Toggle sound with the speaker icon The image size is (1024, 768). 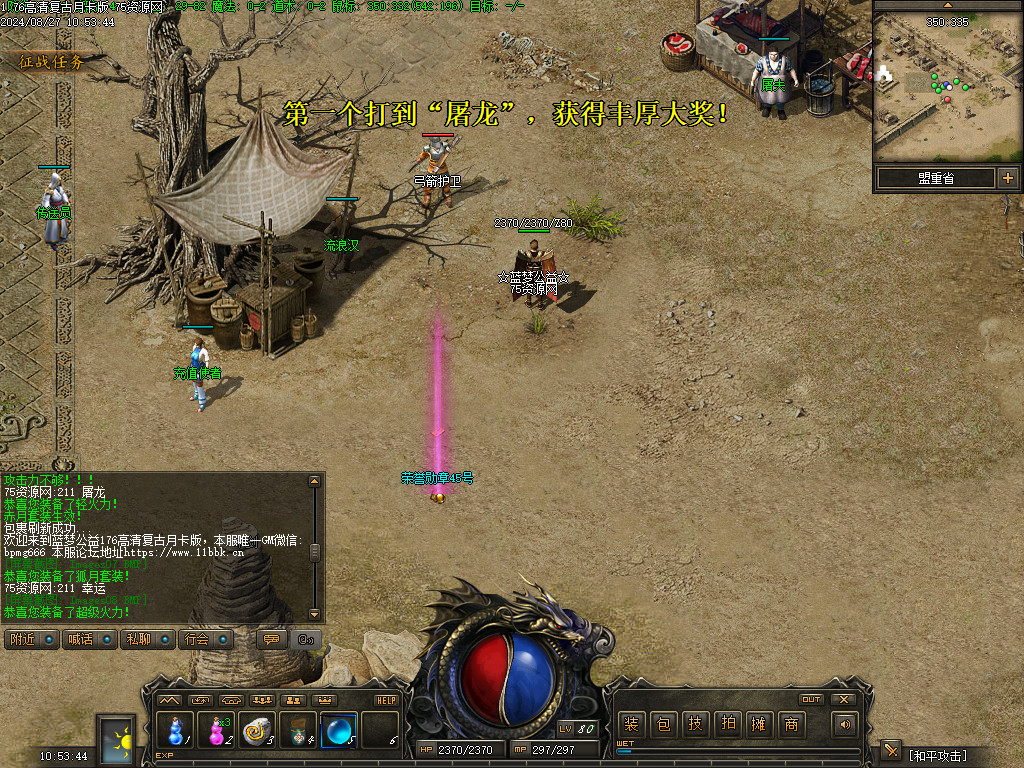[846, 725]
